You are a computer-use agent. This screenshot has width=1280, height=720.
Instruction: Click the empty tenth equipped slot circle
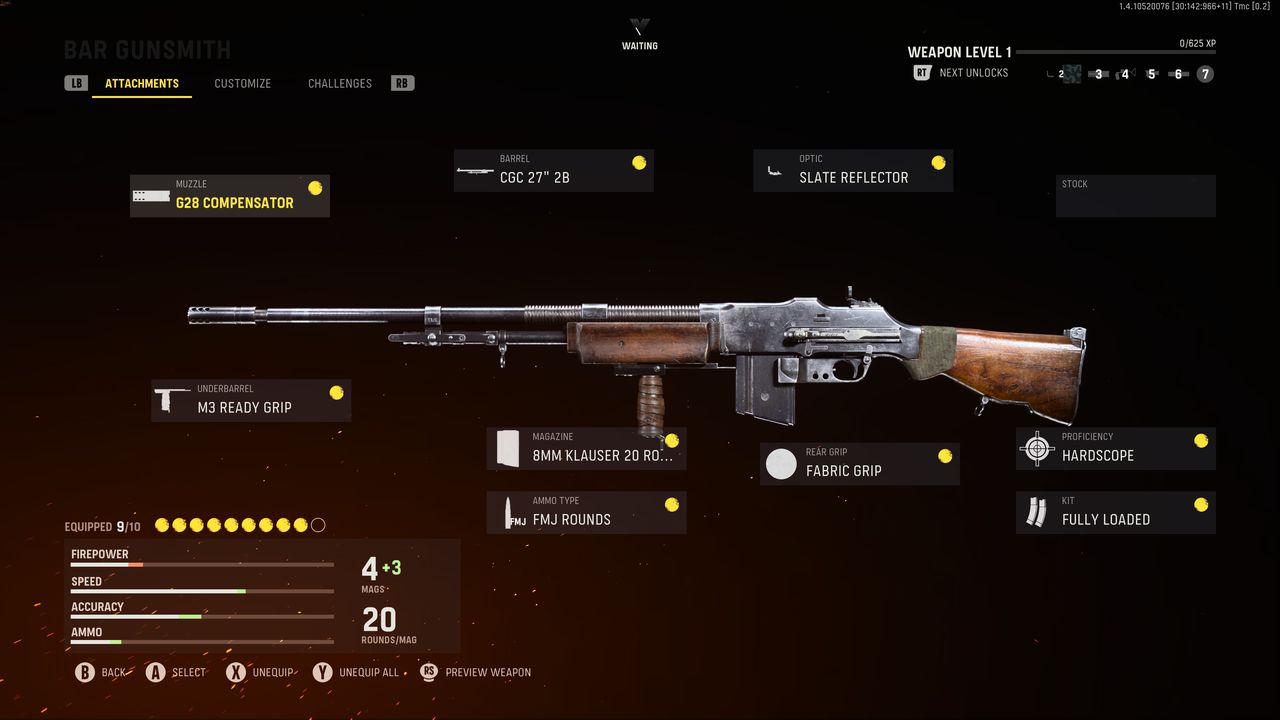tap(318, 524)
